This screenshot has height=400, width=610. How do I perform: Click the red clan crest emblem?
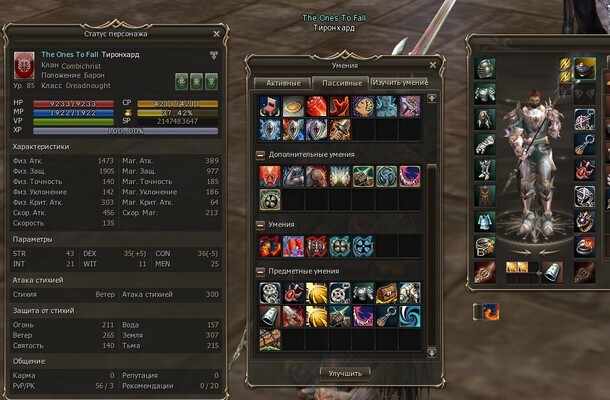pos(21,65)
